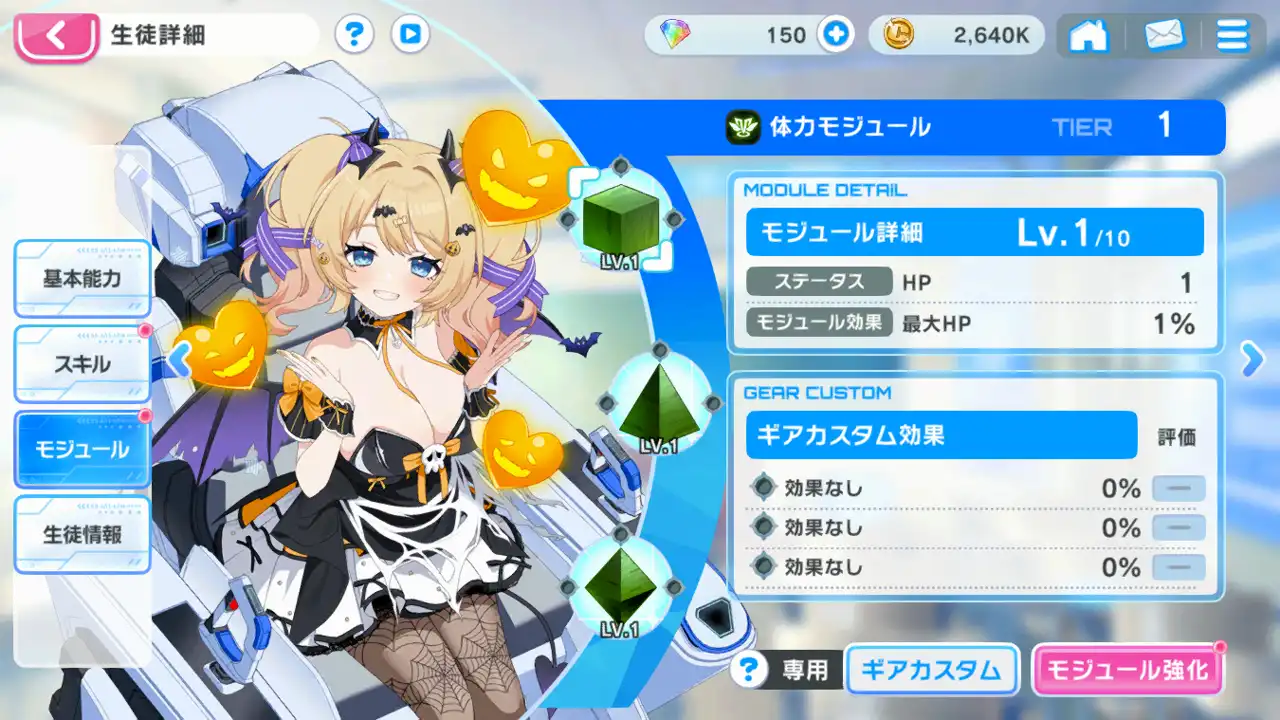Pick the green diamond module slot
This screenshot has width=1280, height=720.
(x=620, y=585)
